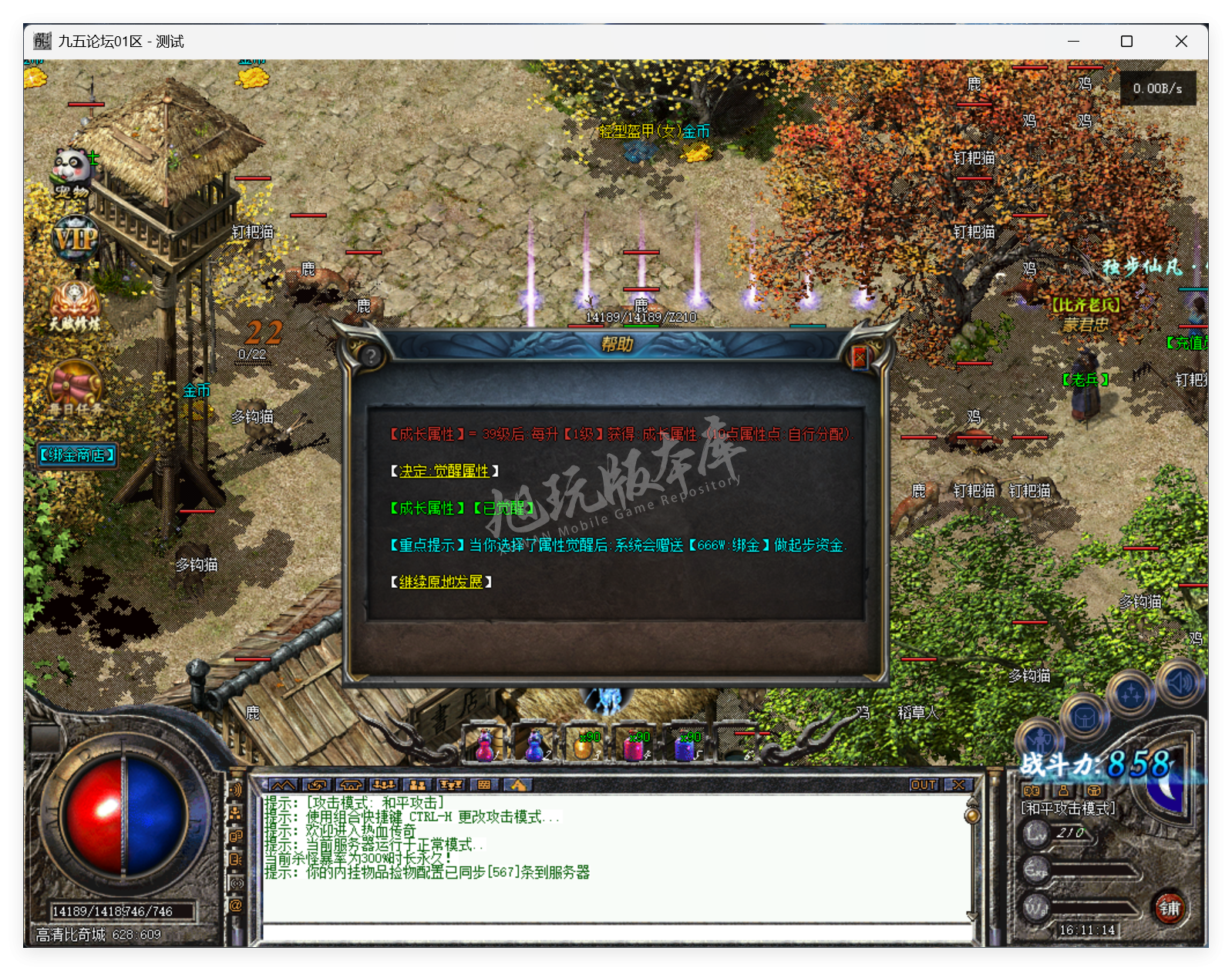Viewport: 1232px width, 971px height.
Task: Toggle the 和平攻击模式 attack mode
Action: coord(1066,808)
